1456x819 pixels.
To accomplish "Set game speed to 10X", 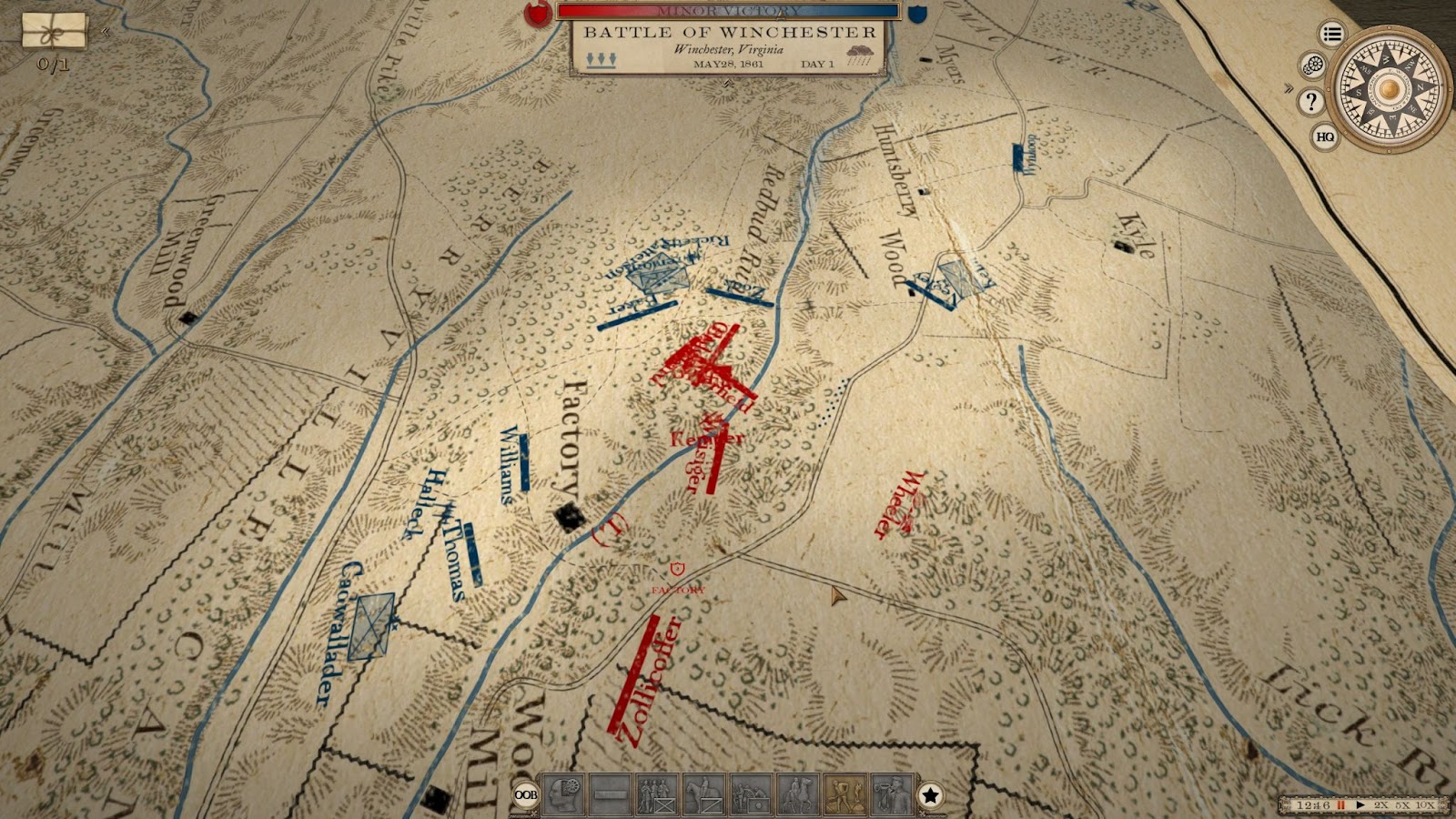I will tap(1425, 805).
